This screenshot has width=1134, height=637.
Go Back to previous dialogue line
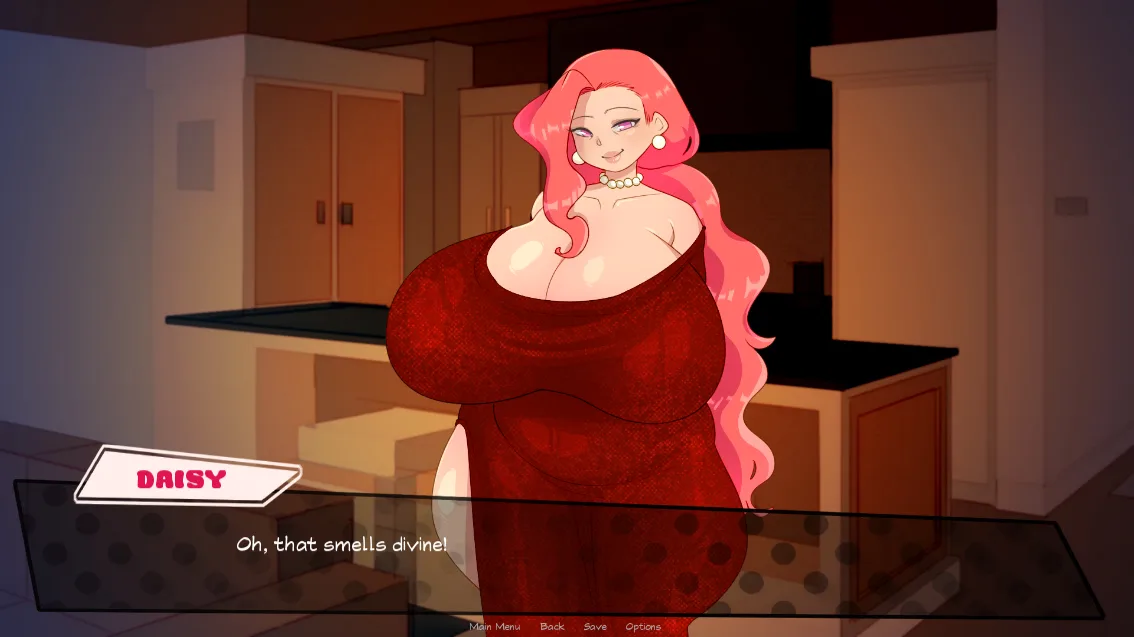click(552, 627)
